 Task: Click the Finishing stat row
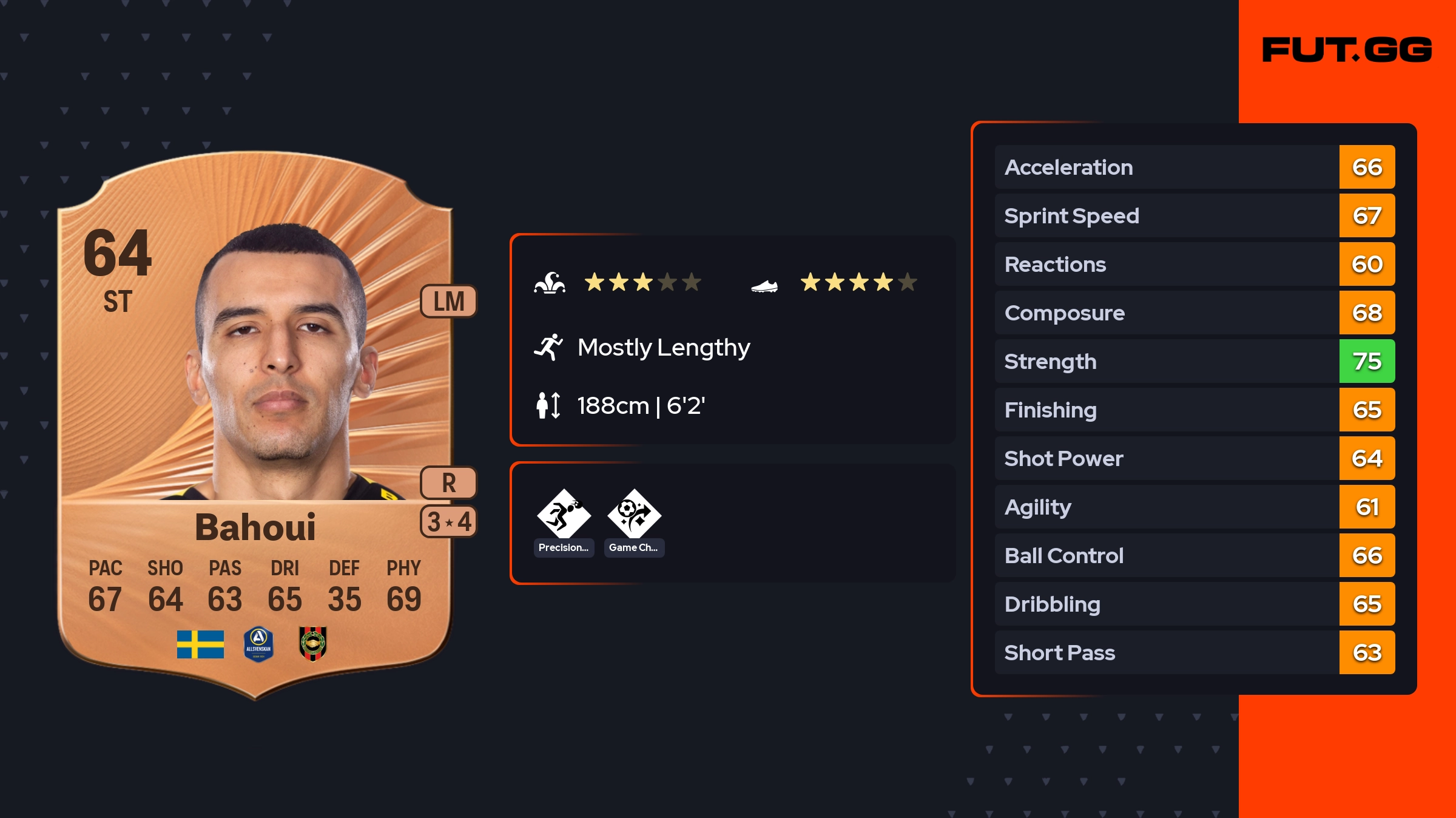(1194, 410)
